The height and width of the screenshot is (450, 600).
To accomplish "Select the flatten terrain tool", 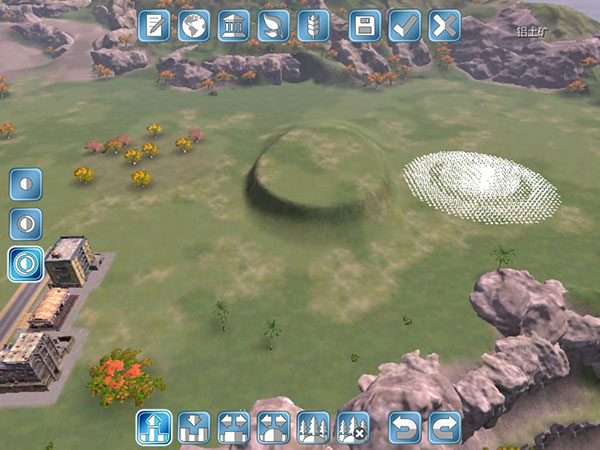I will [234, 428].
